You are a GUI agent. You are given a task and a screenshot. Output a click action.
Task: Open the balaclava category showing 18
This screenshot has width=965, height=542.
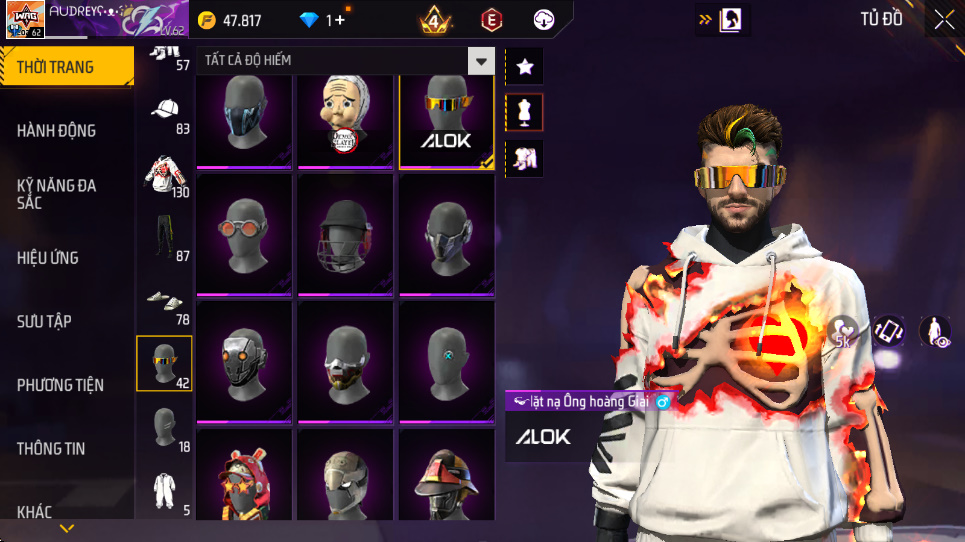(x=165, y=428)
